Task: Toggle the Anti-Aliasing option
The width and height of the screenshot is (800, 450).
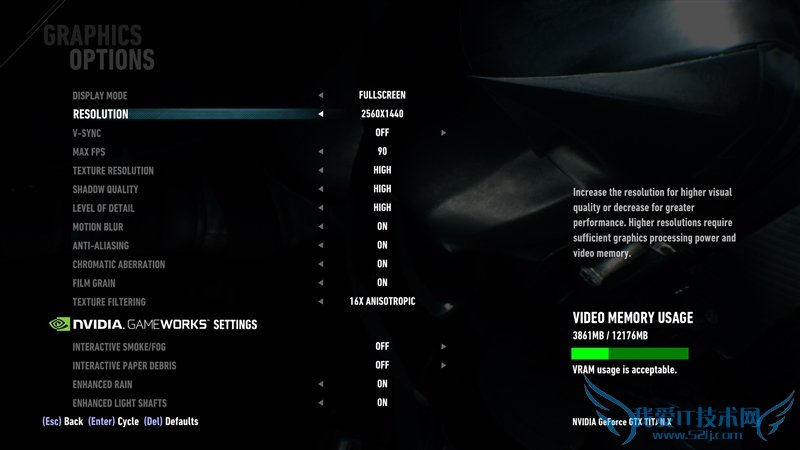Action: (100, 246)
